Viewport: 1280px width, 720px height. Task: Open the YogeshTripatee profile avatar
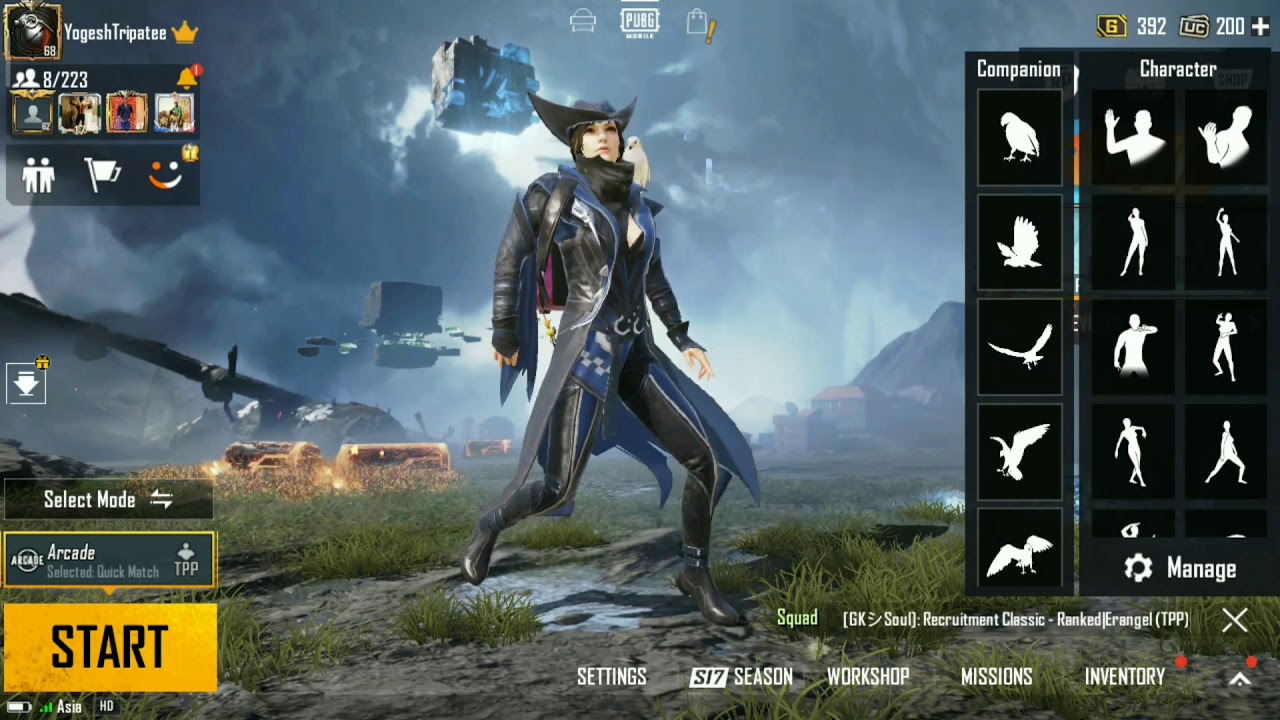click(32, 31)
